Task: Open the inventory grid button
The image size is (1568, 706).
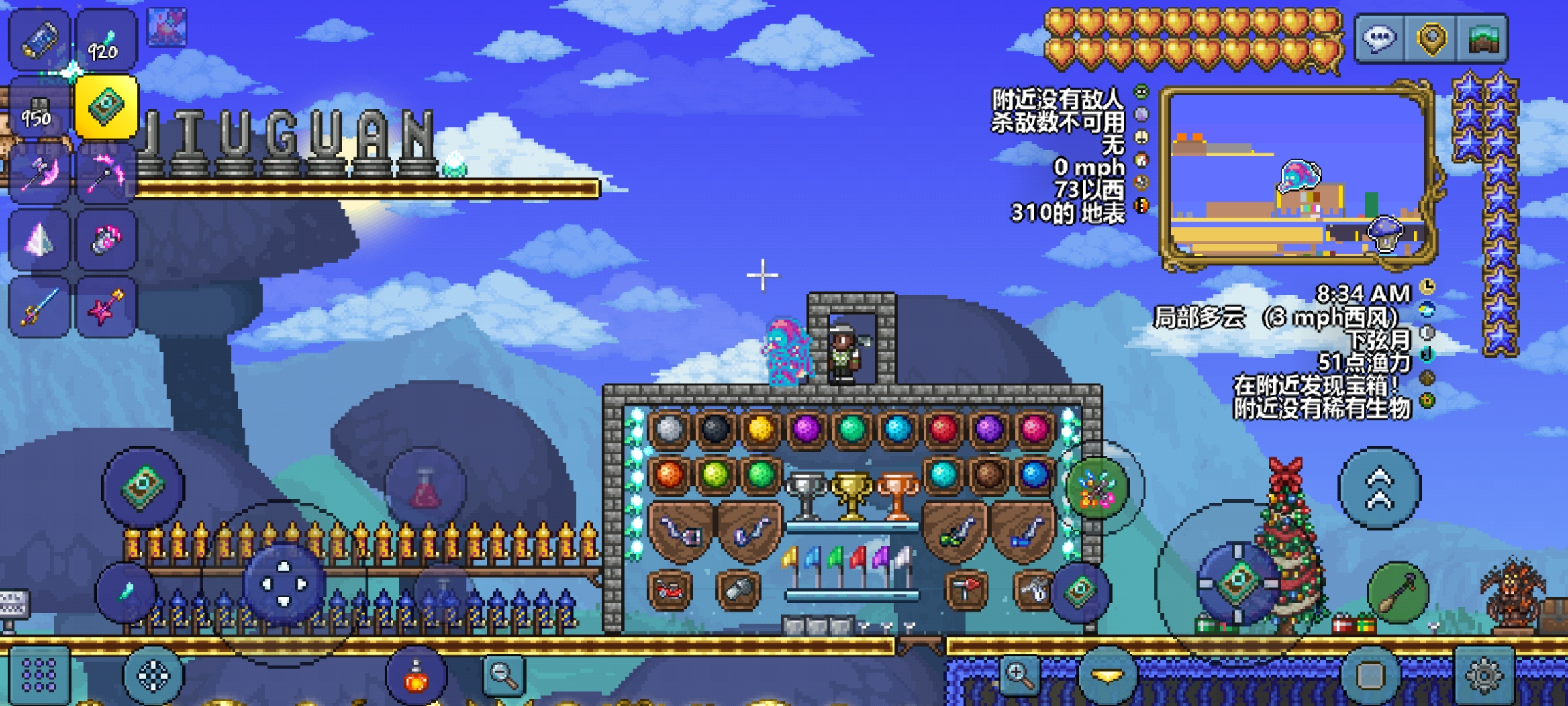Action: pos(38,675)
